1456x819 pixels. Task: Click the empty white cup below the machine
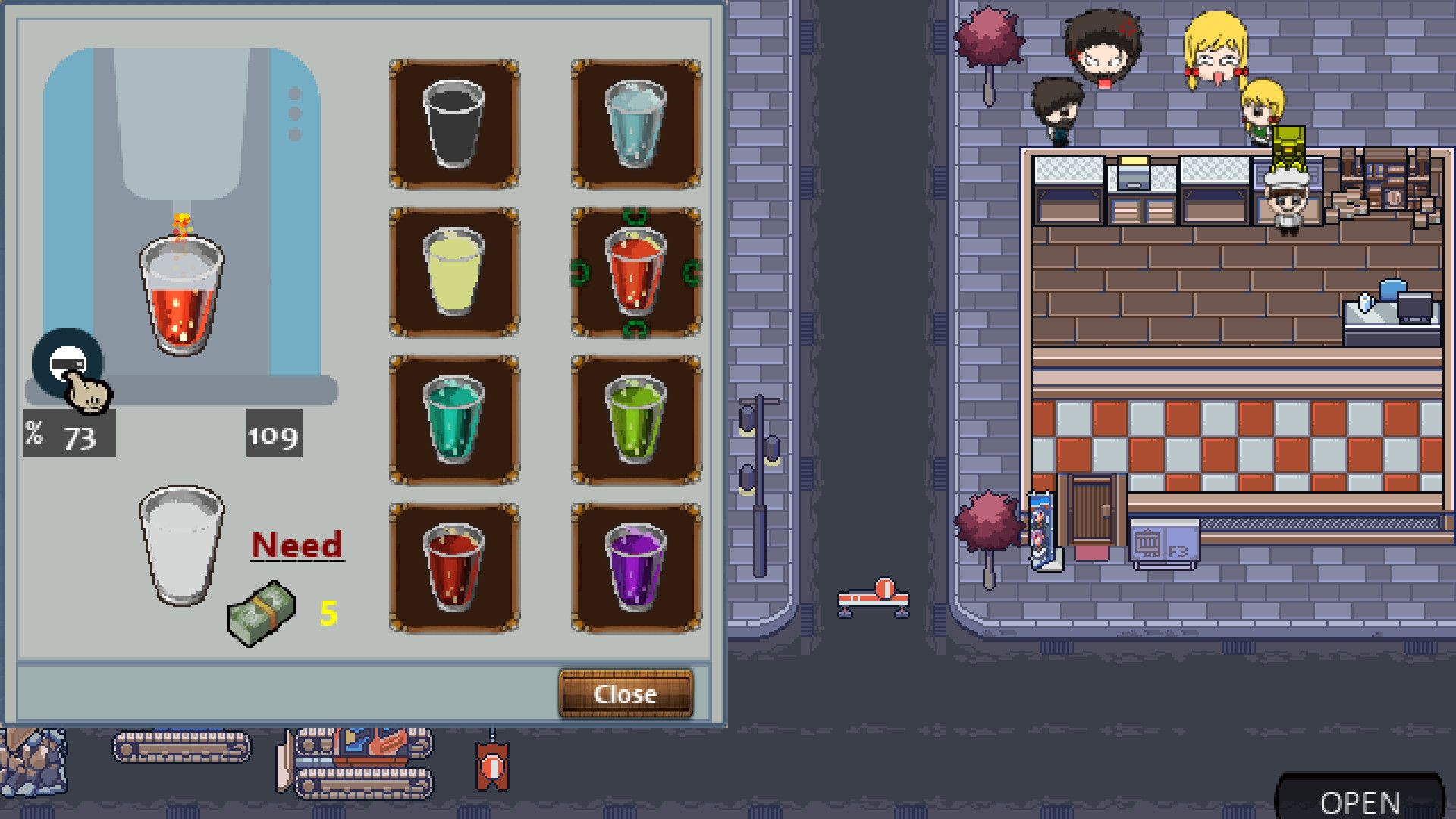point(180,544)
